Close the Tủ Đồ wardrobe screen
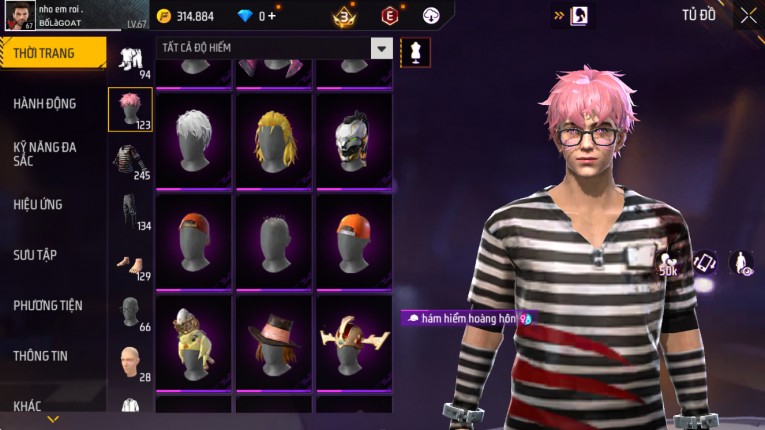Viewport: 765px width, 430px height. [x=748, y=15]
